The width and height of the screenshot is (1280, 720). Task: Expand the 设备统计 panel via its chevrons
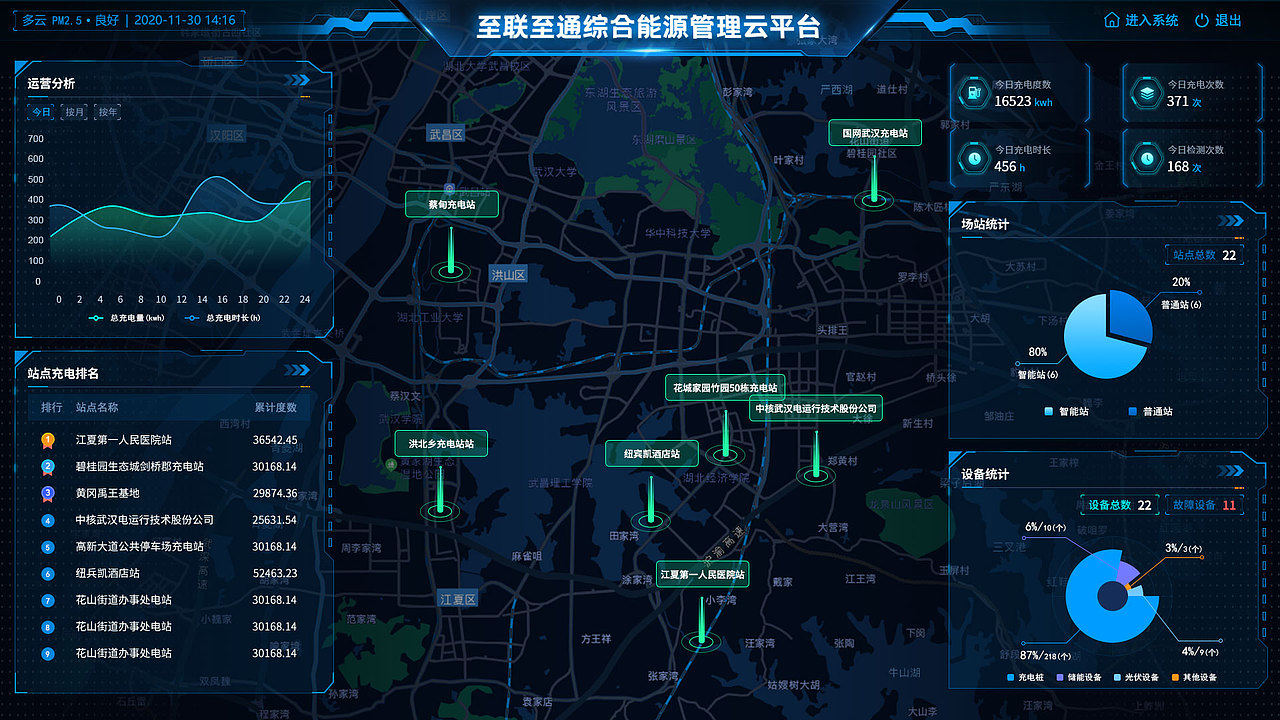tap(1229, 471)
